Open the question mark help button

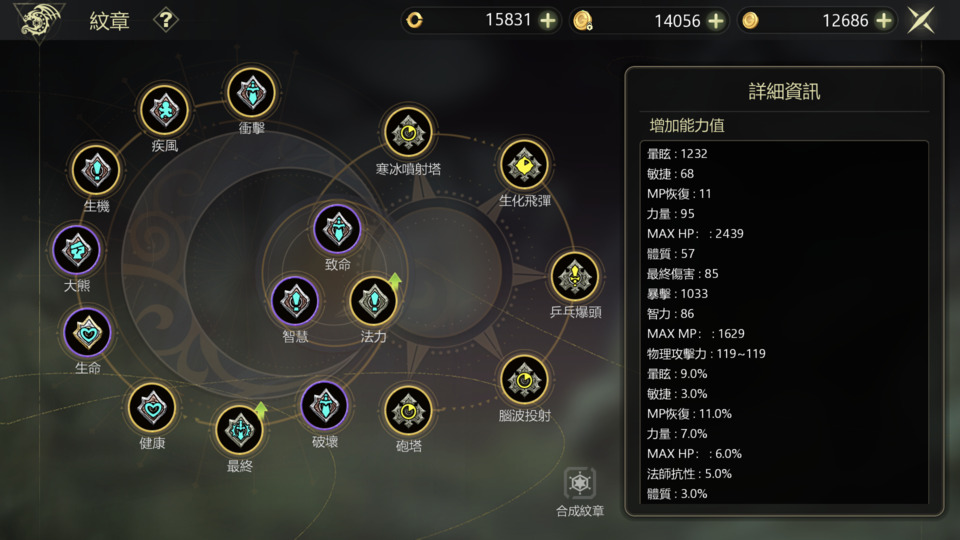click(166, 20)
